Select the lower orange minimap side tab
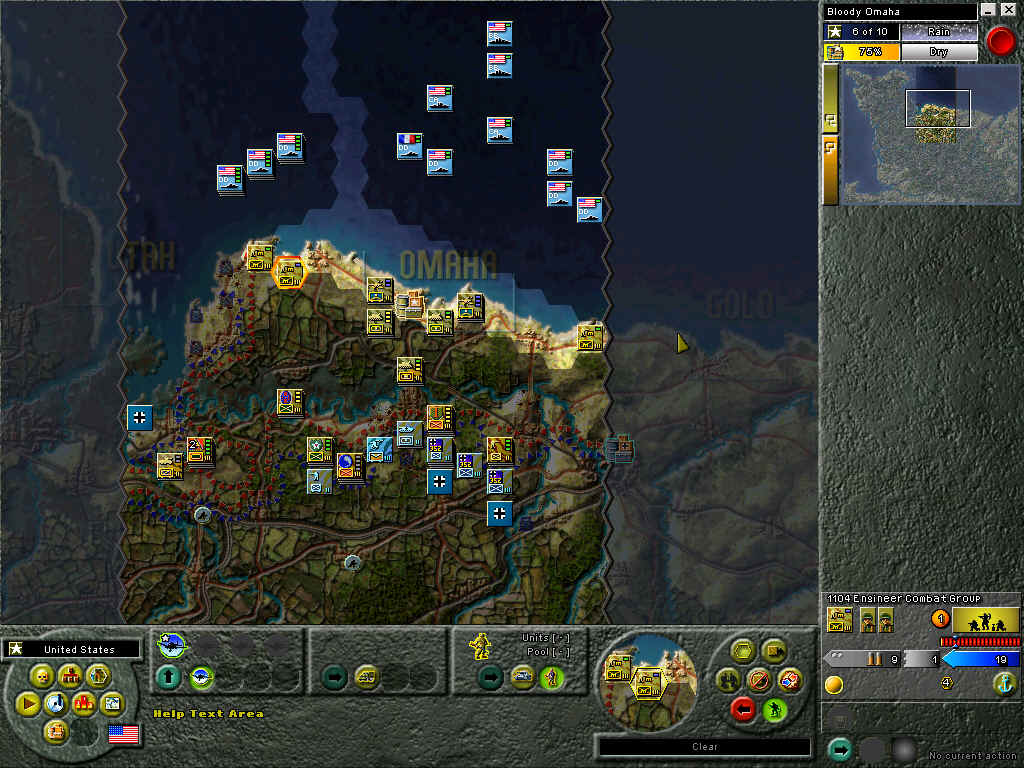The image size is (1024, 768). click(830, 170)
